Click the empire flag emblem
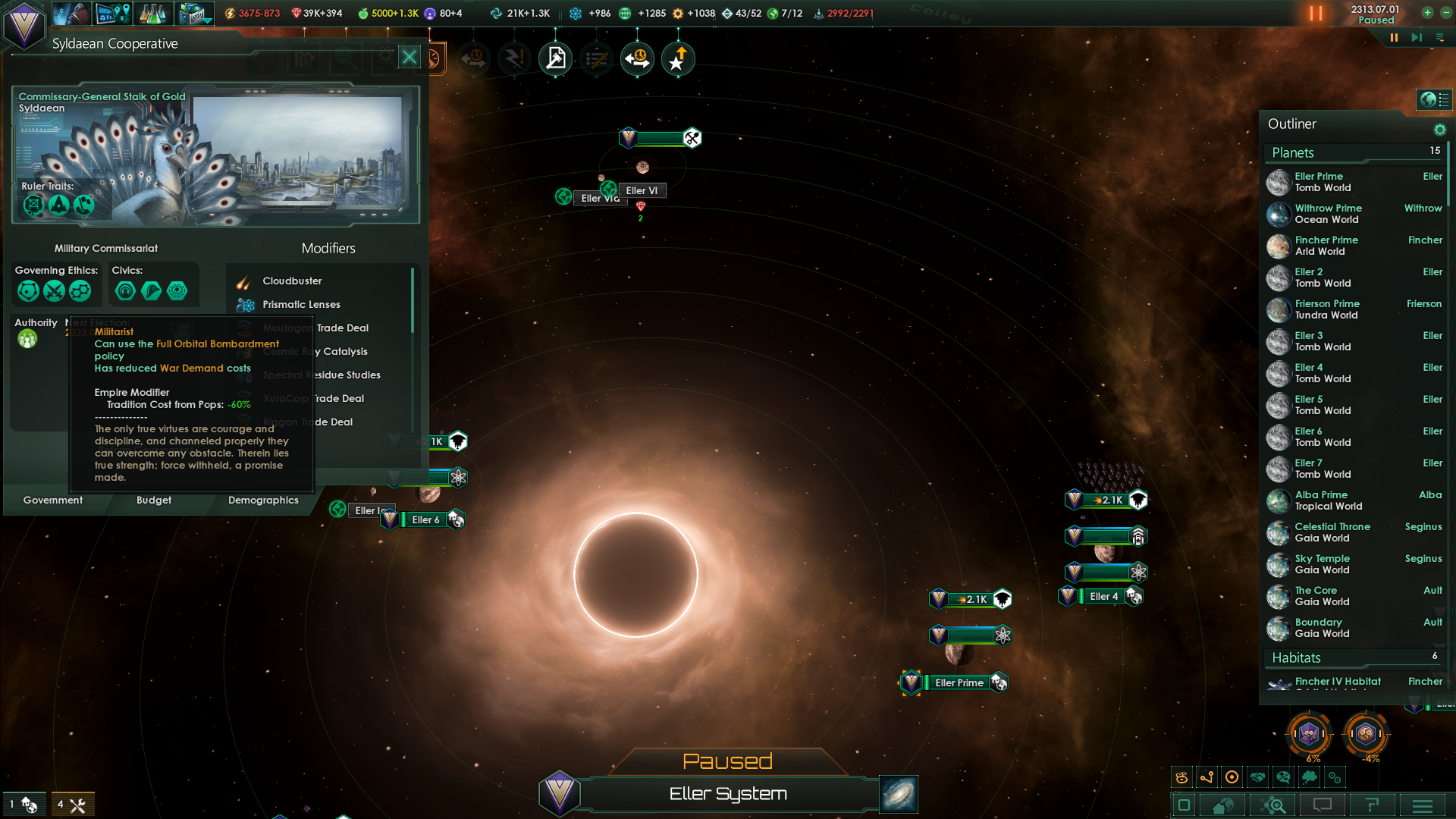1456x819 pixels. 24,25
